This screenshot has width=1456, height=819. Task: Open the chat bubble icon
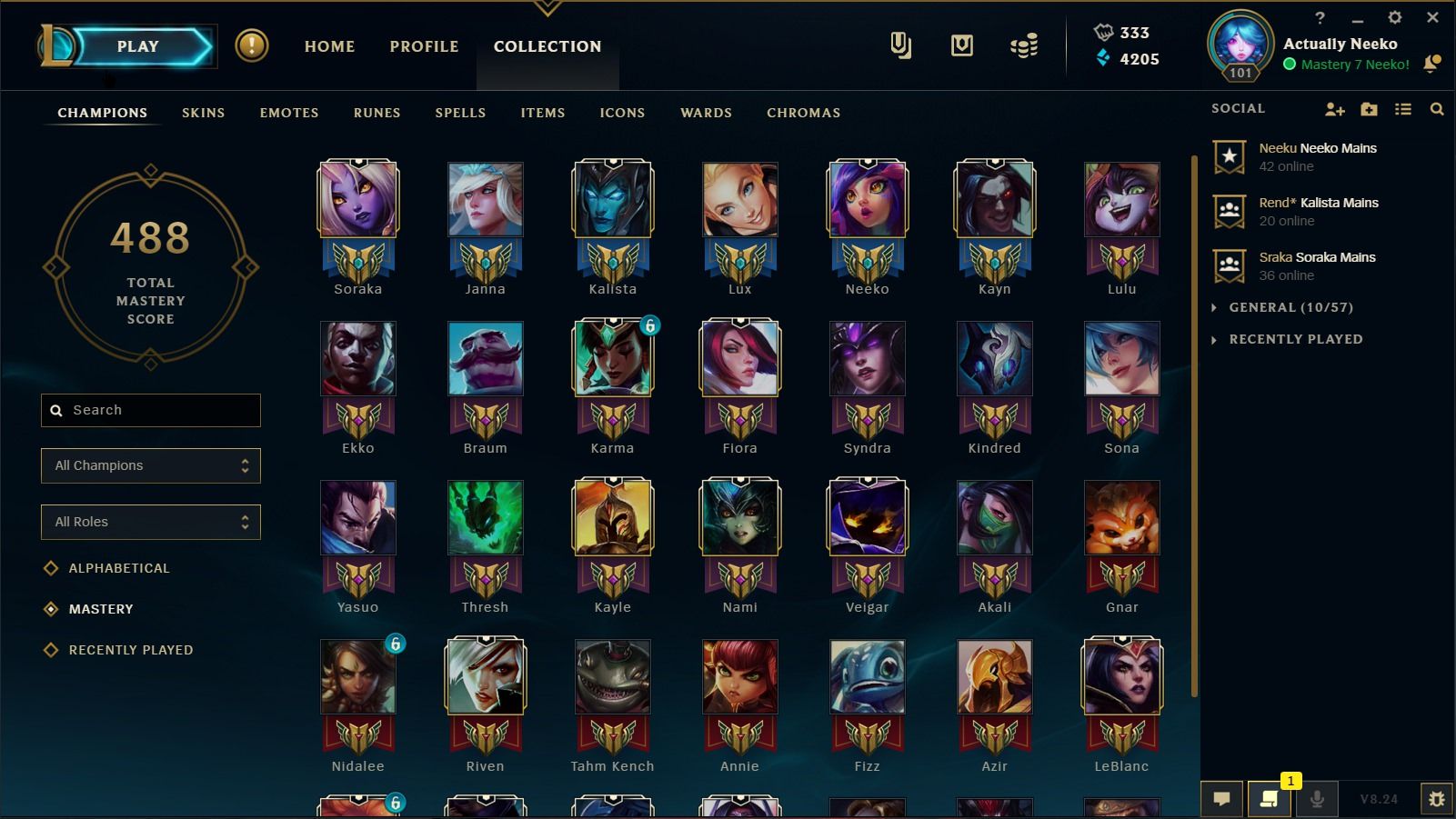(1222, 798)
